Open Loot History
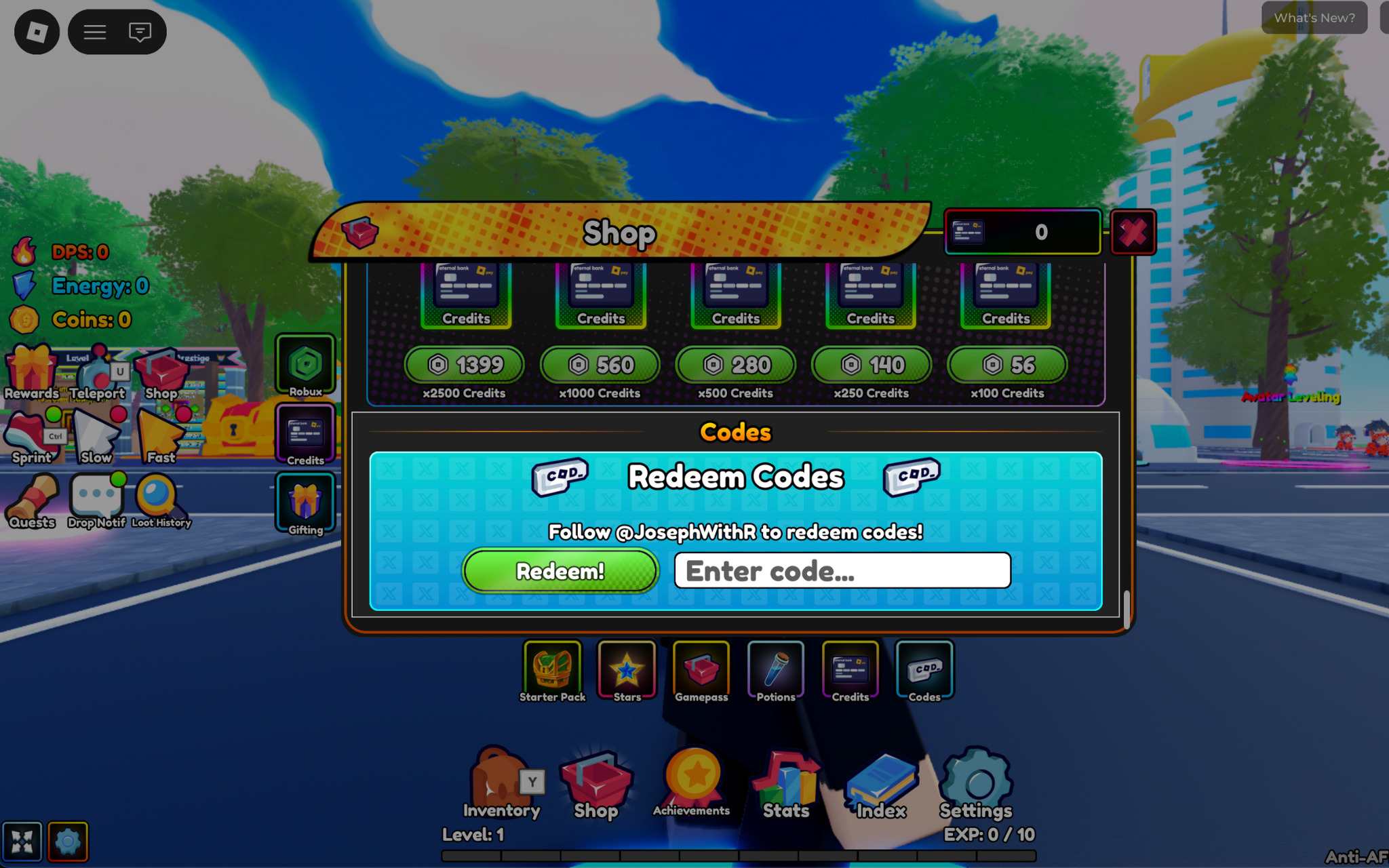1389x868 pixels. pyautogui.click(x=161, y=500)
